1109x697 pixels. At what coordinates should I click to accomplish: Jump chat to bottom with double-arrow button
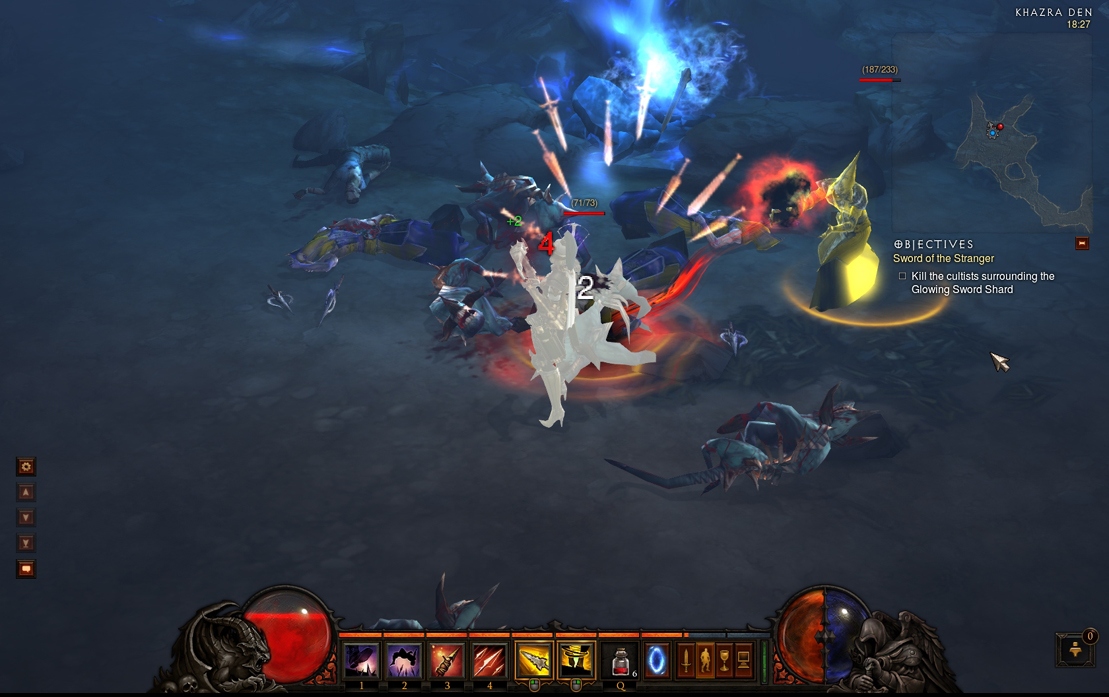(x=26, y=543)
